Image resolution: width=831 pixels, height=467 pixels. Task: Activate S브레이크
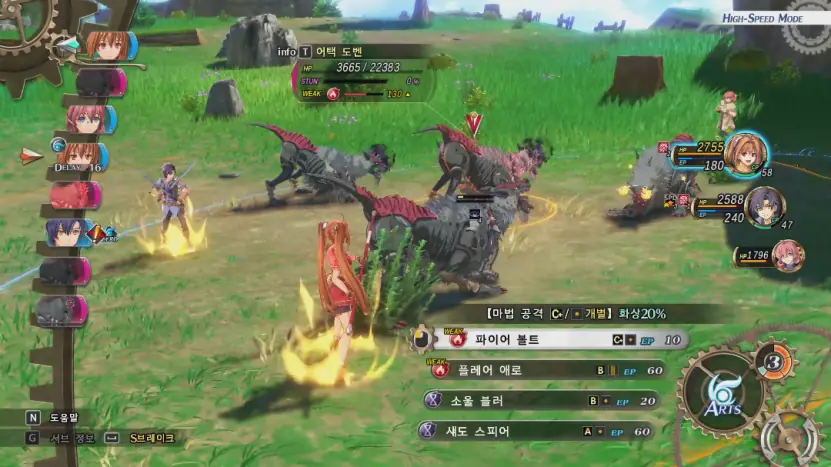[150, 438]
